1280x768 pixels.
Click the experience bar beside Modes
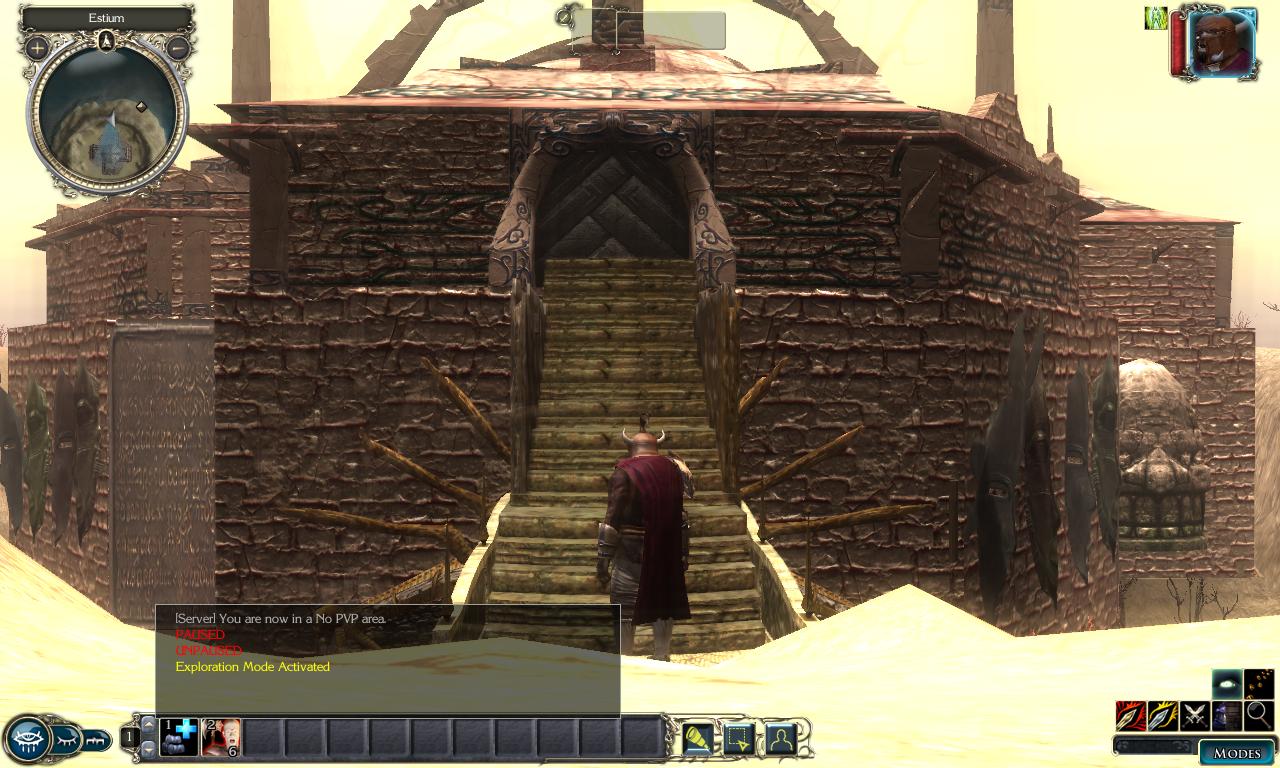[x=1155, y=745]
